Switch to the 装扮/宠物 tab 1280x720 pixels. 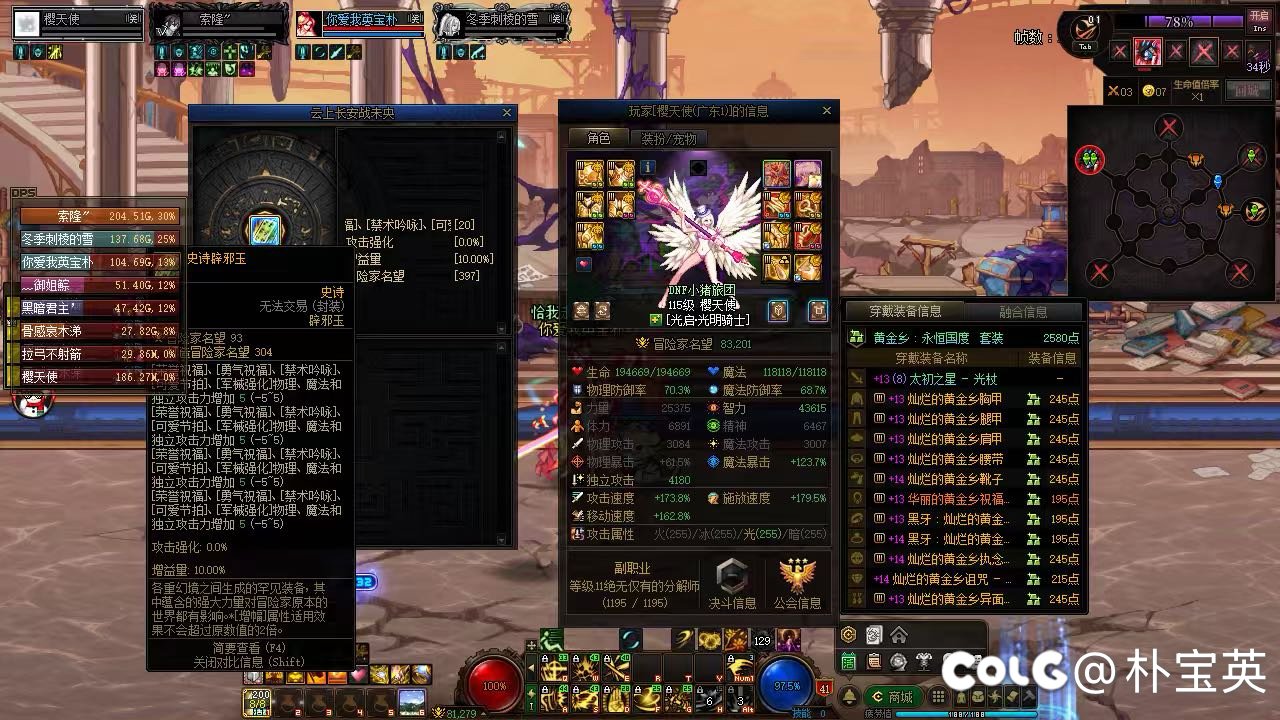pos(668,139)
